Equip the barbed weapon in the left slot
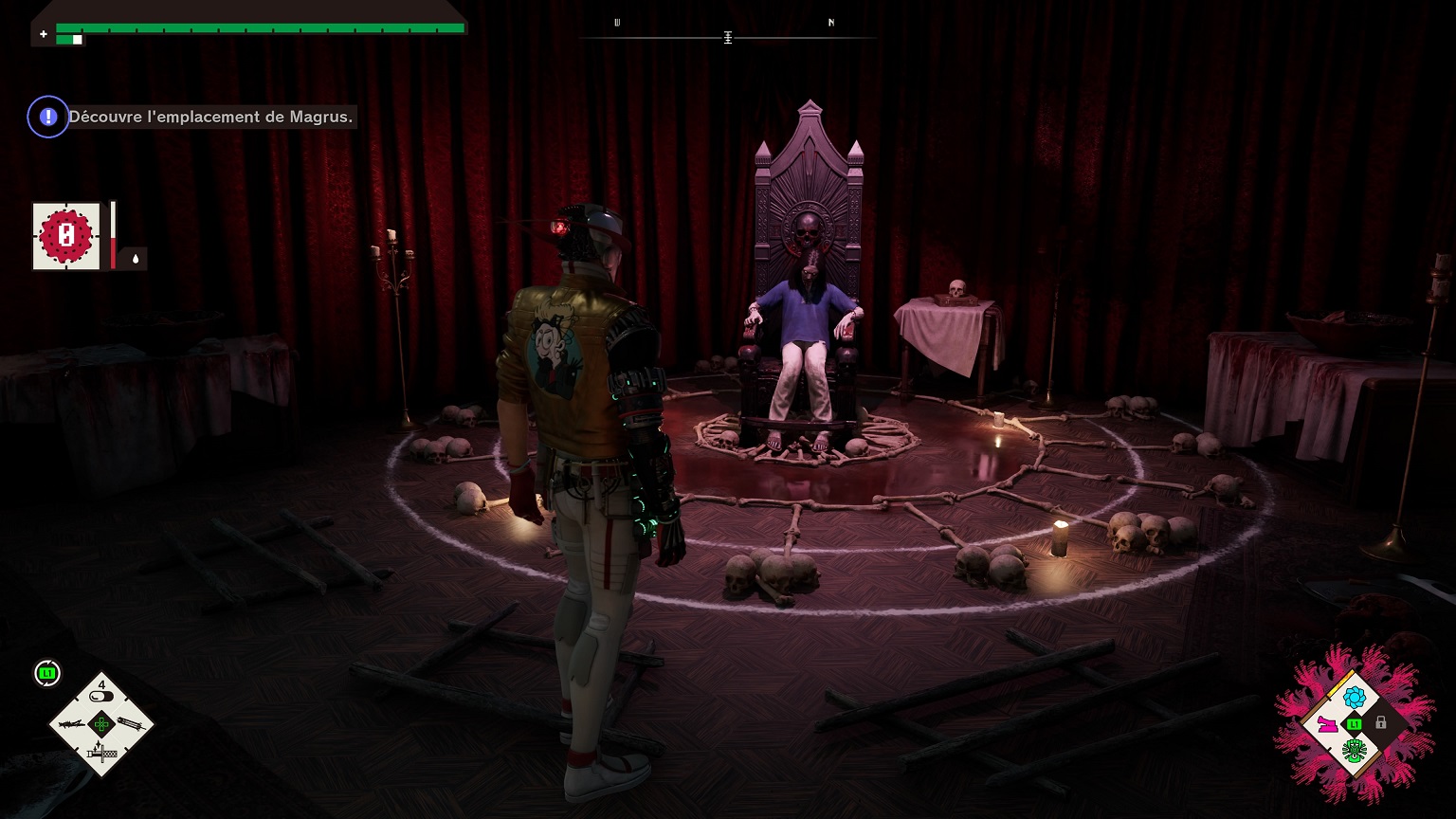Image resolution: width=1456 pixels, height=819 pixels. pyautogui.click(x=73, y=724)
